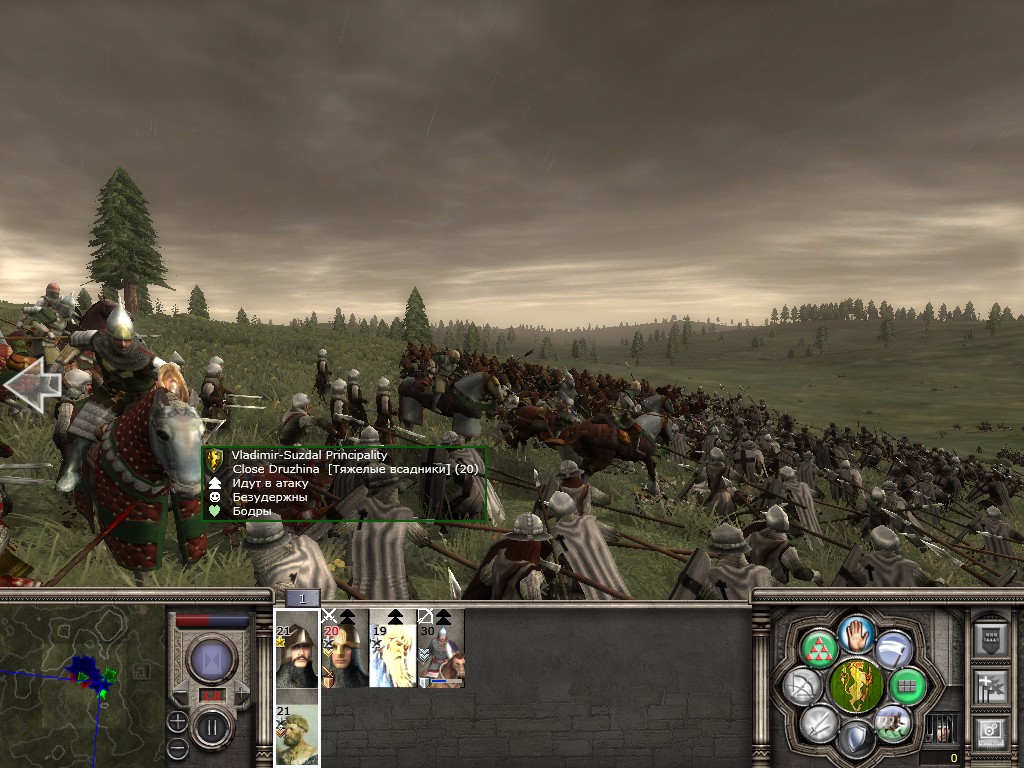Select the Close Druzhina card with 20 men
The height and width of the screenshot is (768, 1024).
[x=345, y=648]
